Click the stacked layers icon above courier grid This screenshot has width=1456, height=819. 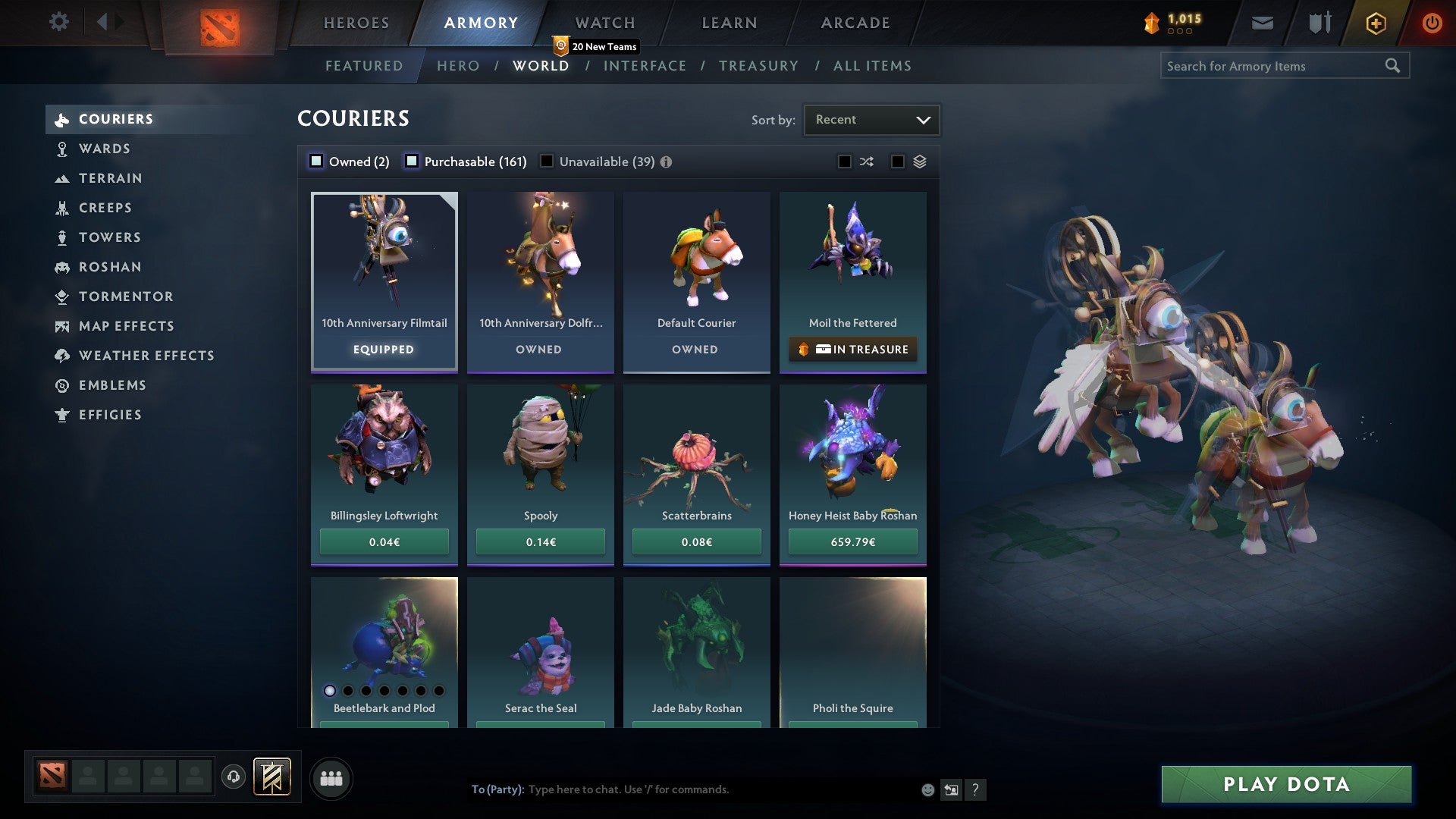pos(918,162)
